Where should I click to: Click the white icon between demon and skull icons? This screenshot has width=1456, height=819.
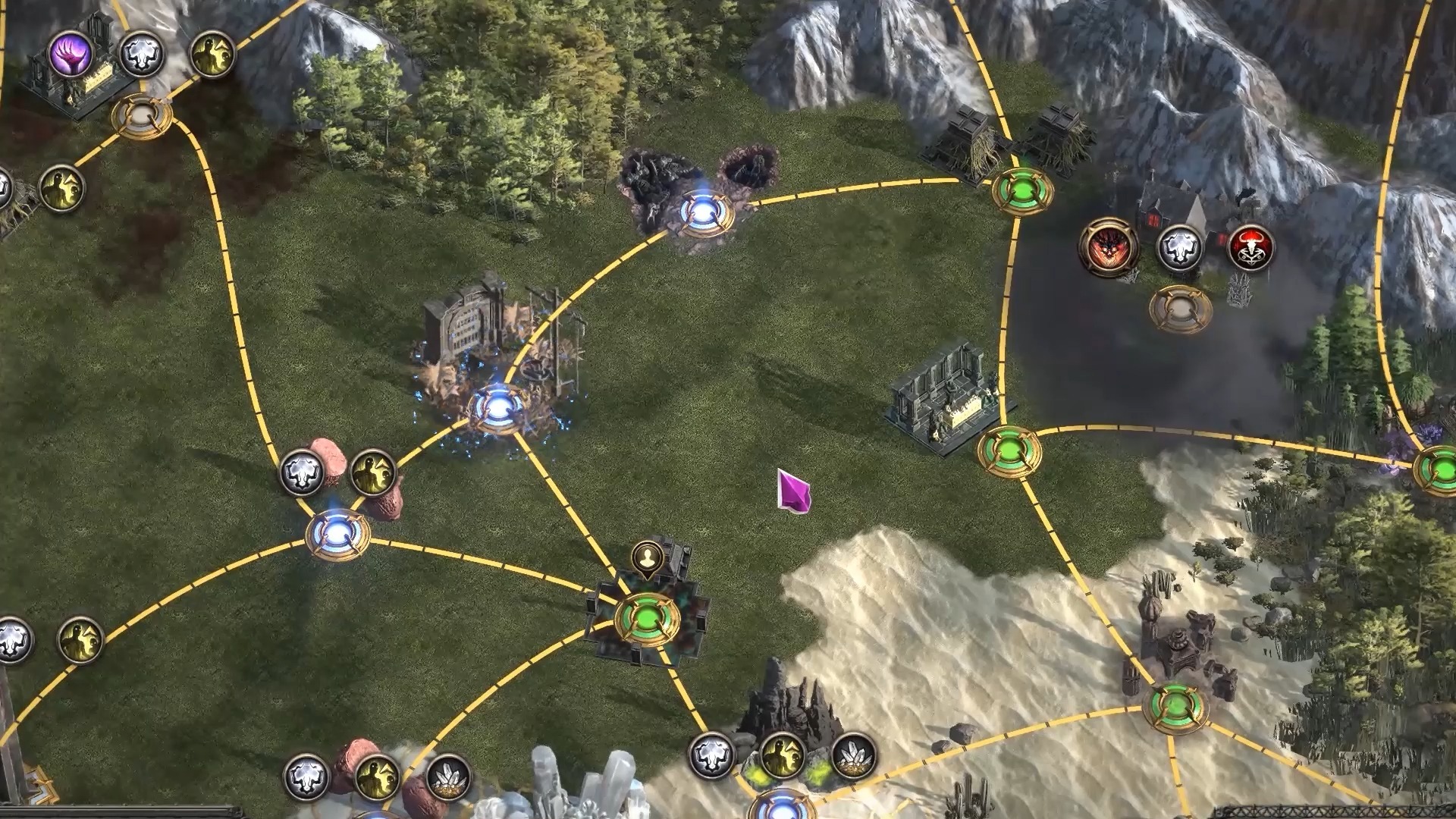pyautogui.click(x=1180, y=247)
